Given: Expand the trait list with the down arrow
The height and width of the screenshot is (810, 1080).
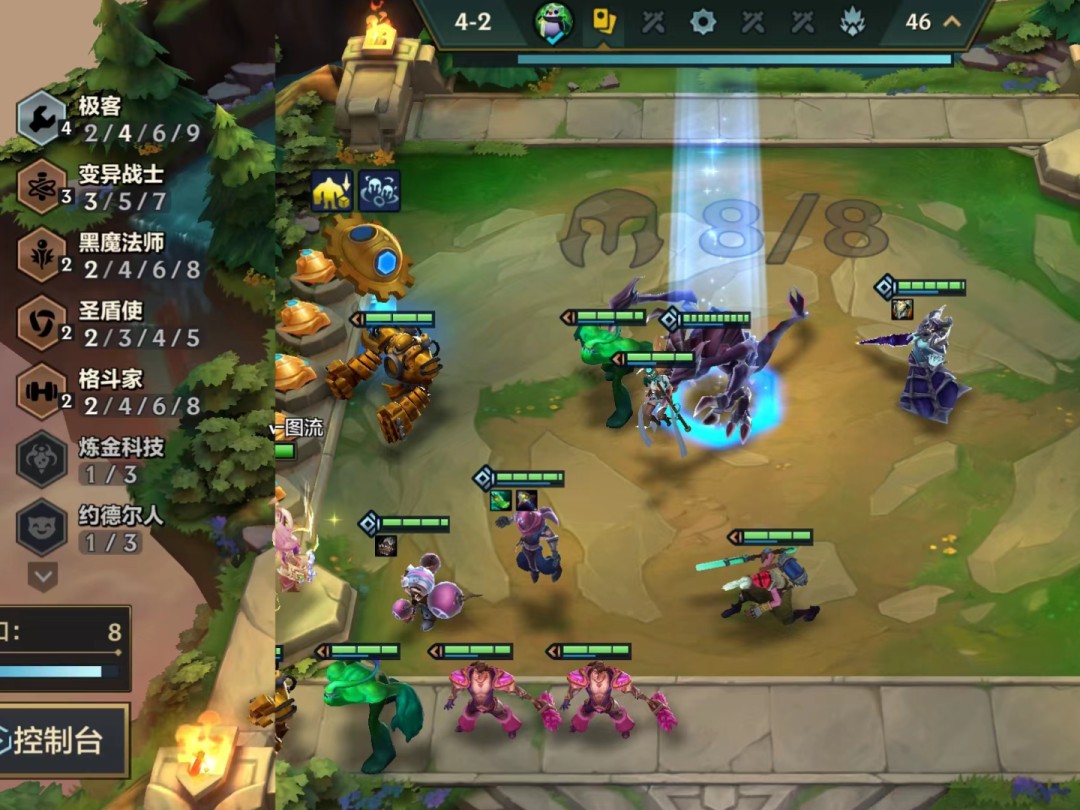Looking at the screenshot, I should (42, 576).
